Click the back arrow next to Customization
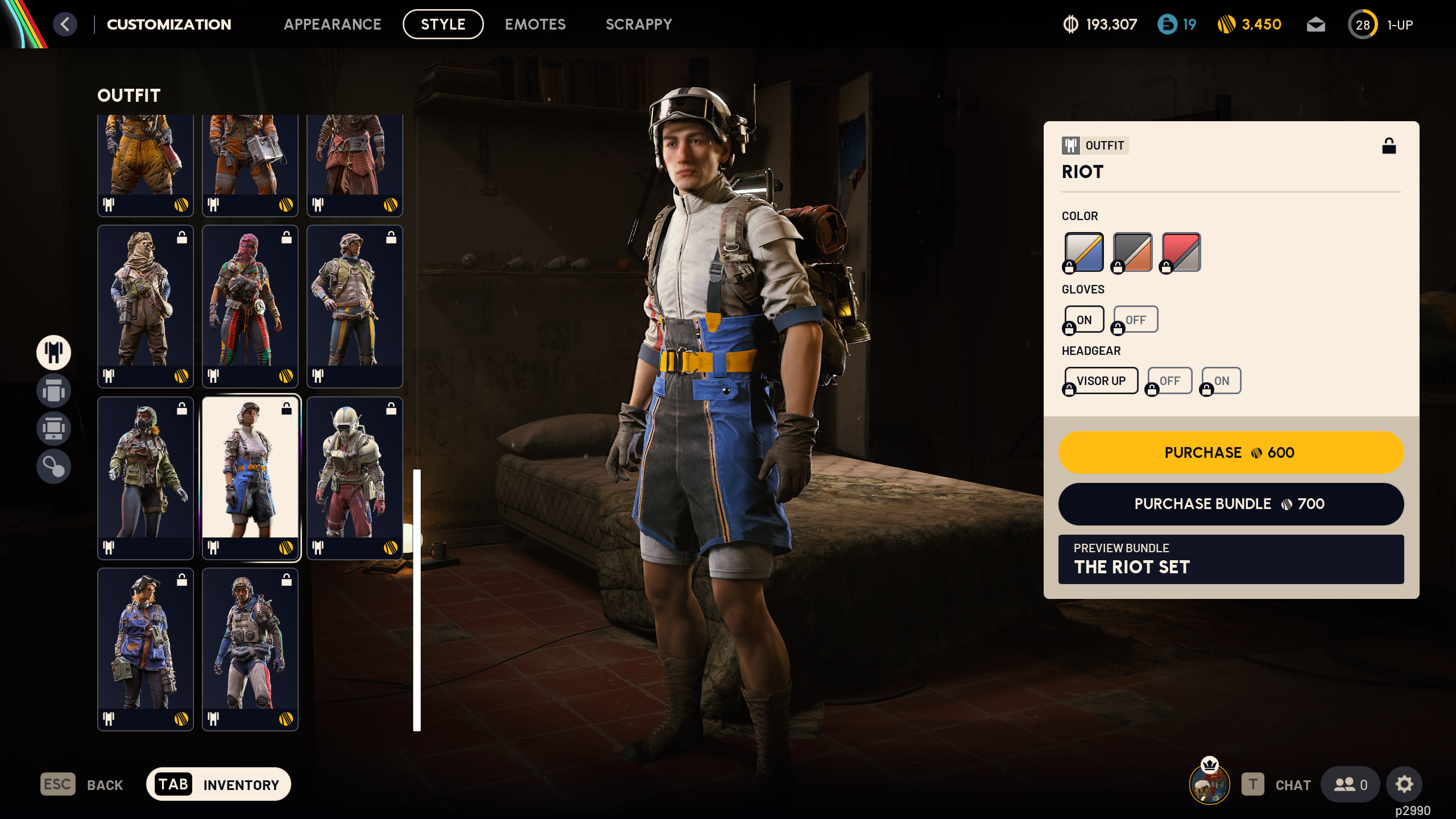 coord(67,24)
